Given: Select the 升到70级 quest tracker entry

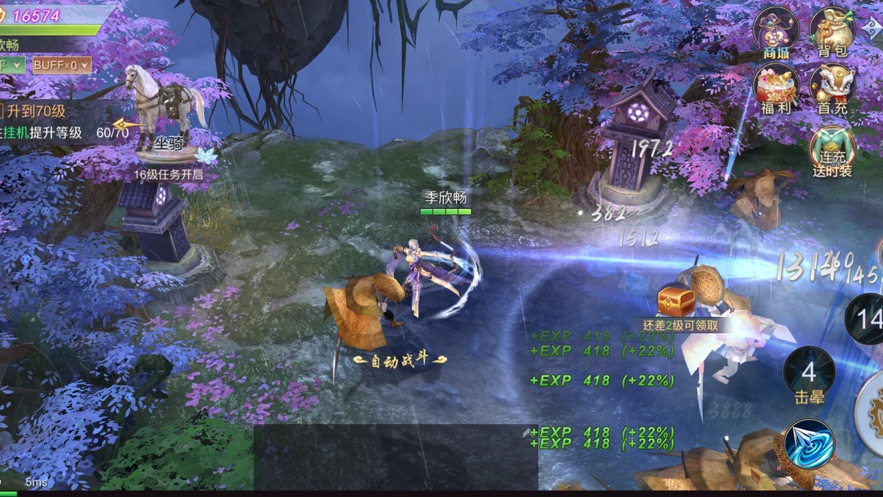Looking at the screenshot, I should click(42, 111).
